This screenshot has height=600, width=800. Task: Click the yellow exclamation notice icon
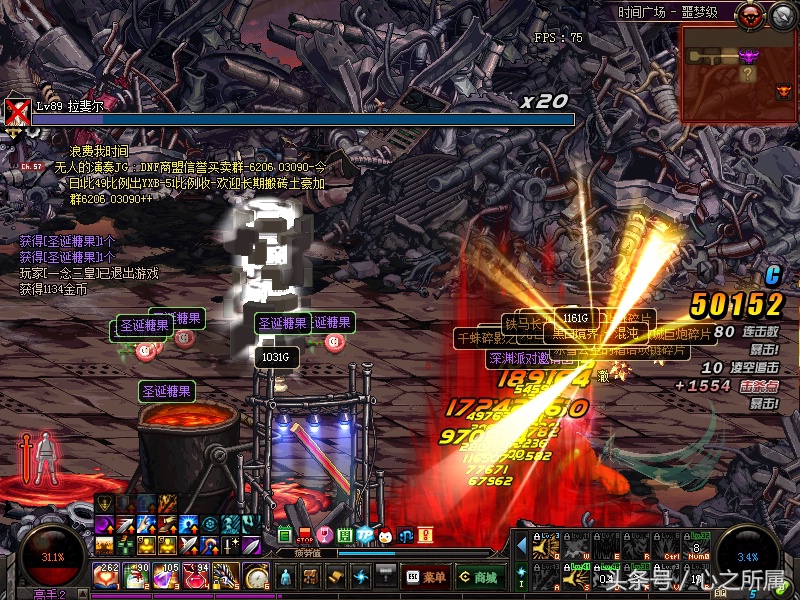pyautogui.click(x=424, y=536)
